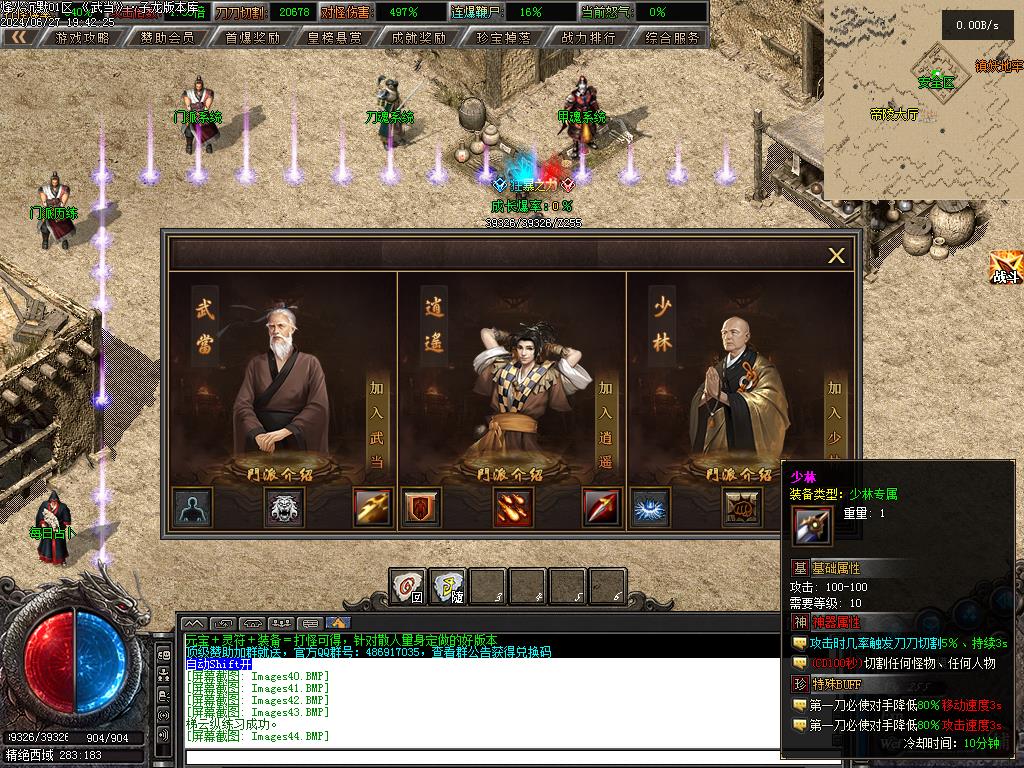This screenshot has height=768, width=1024.
Task: Click the chat text input field
Action: 480,757
